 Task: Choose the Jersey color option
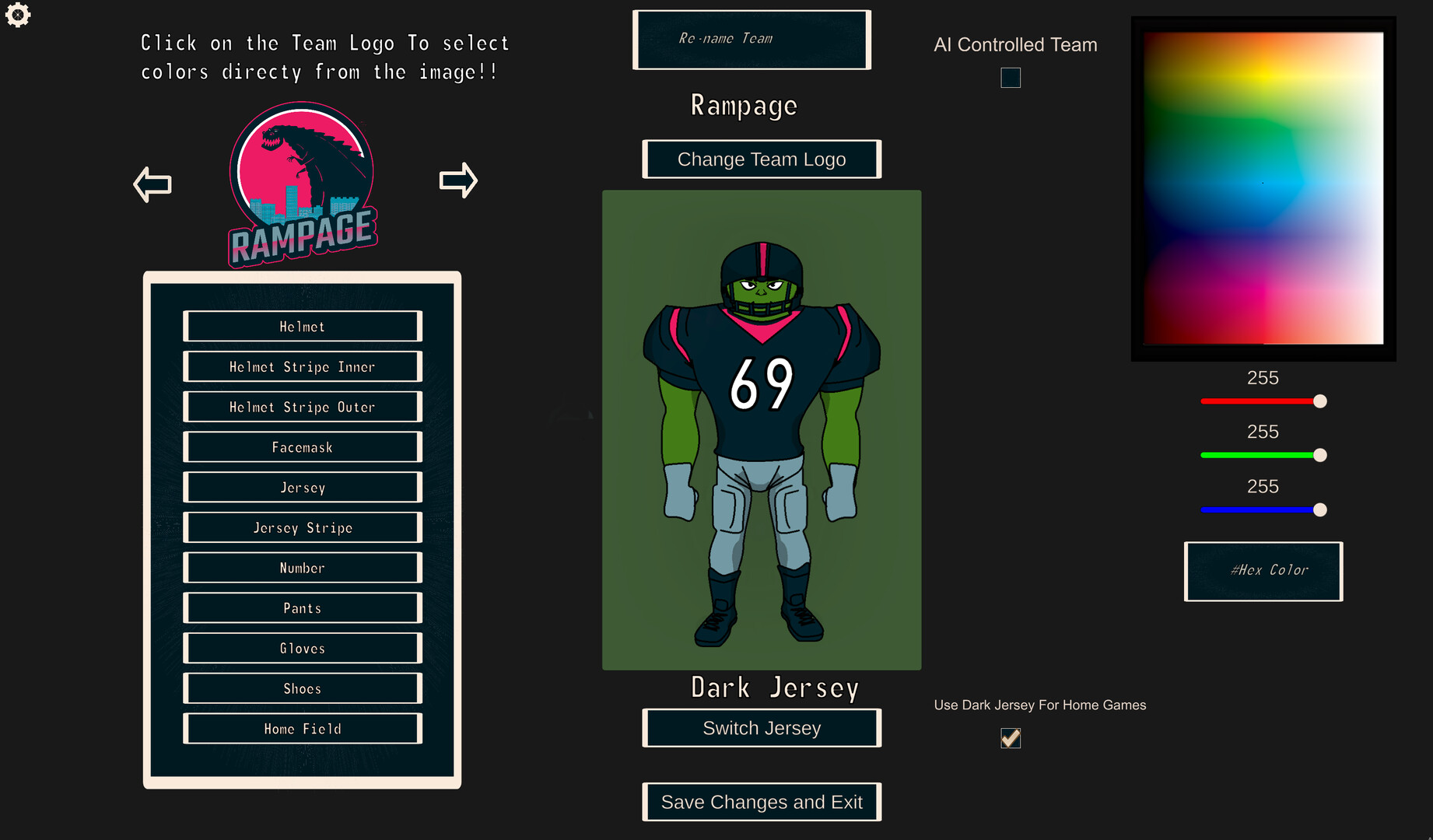click(x=302, y=487)
